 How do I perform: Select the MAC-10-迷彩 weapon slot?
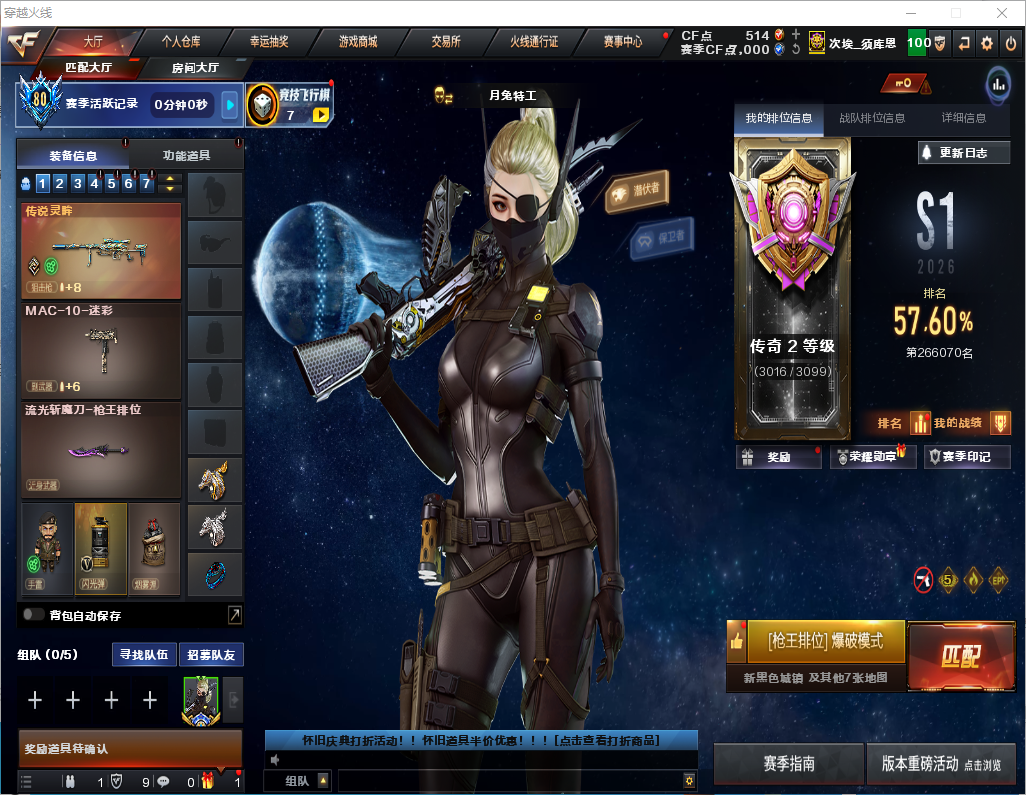point(101,349)
